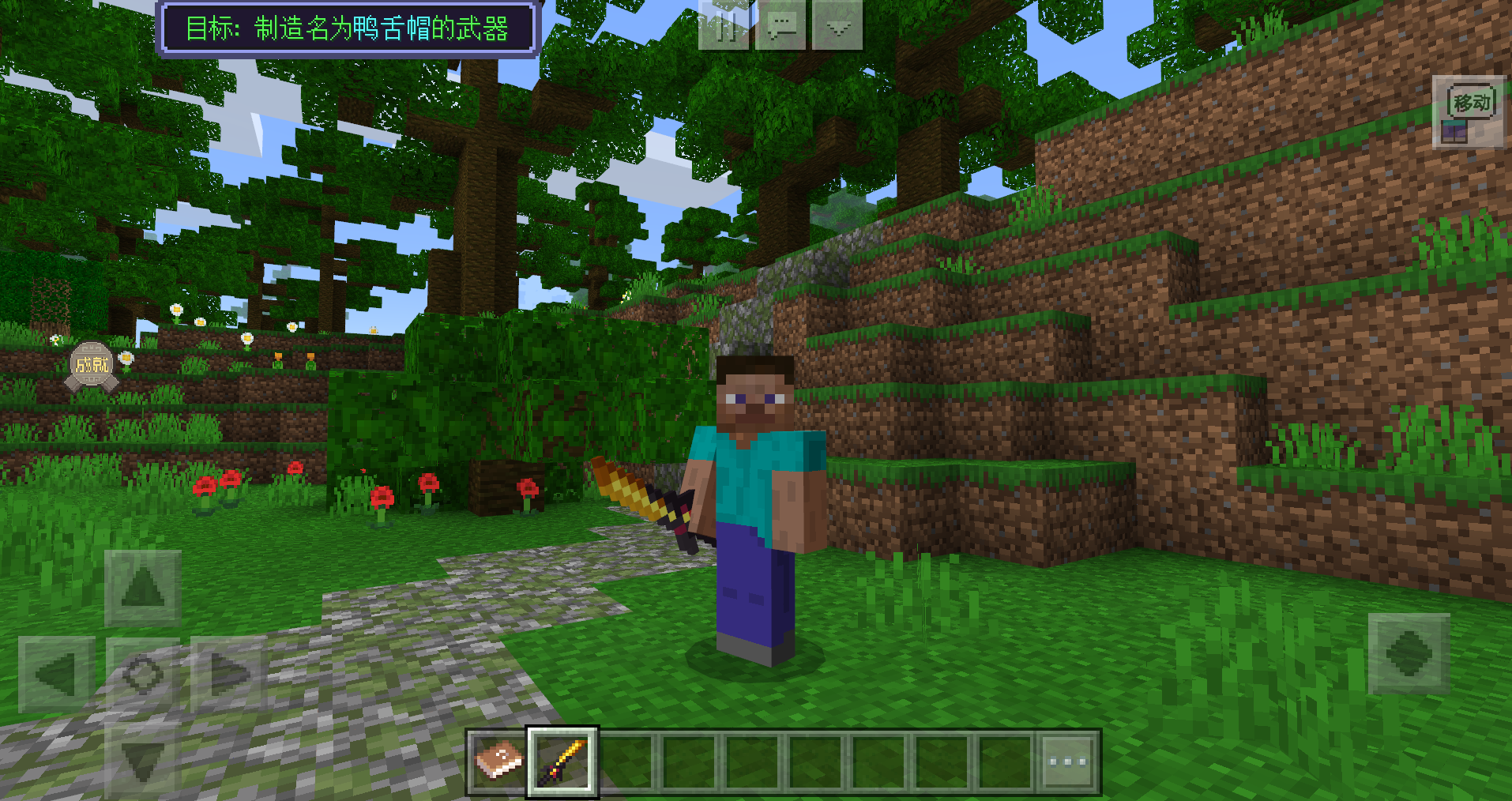The image size is (1512, 801).
Task: Strafe right with the right arrow
Action: (228, 674)
